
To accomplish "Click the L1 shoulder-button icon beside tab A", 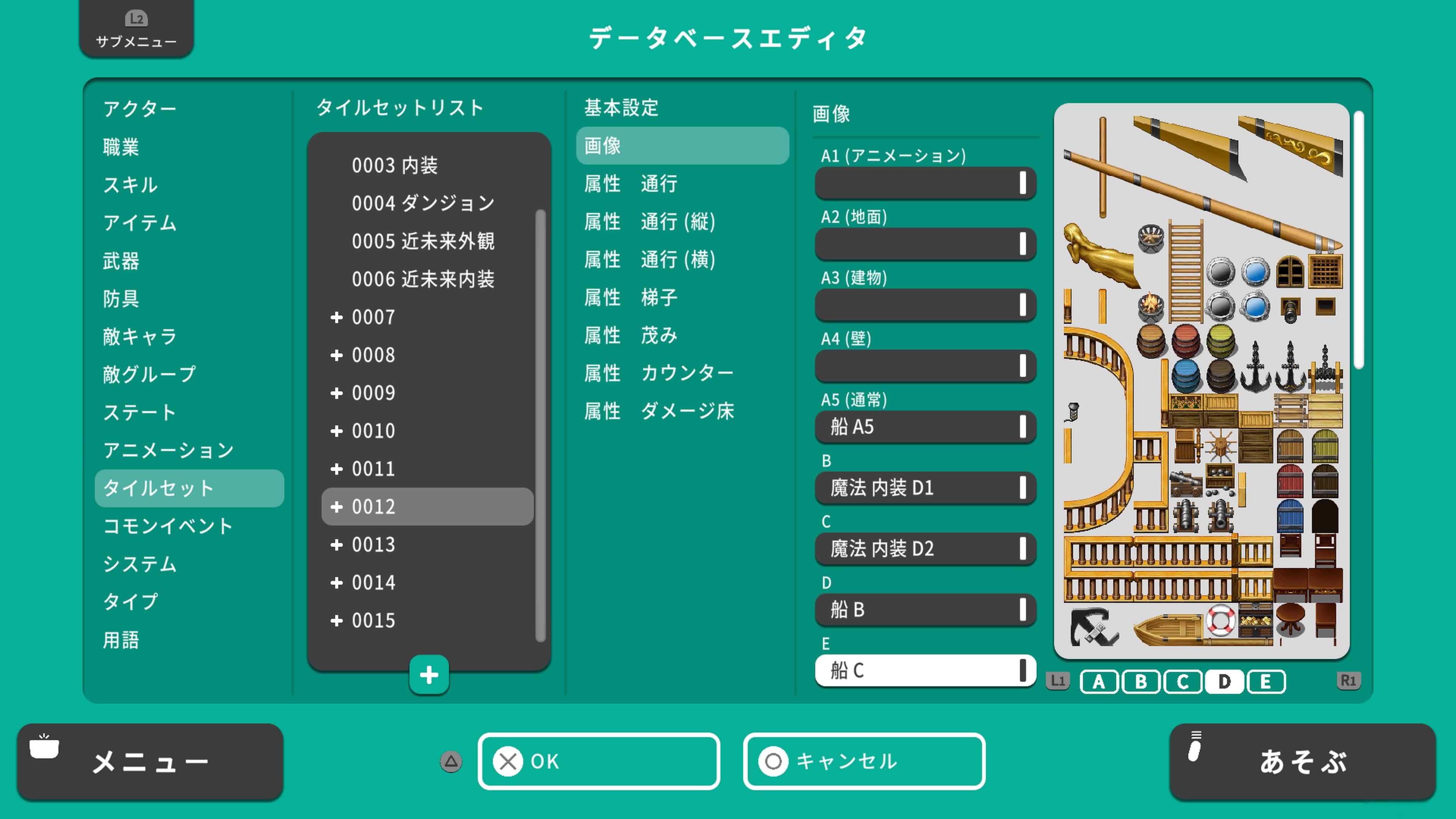I will (x=1058, y=681).
